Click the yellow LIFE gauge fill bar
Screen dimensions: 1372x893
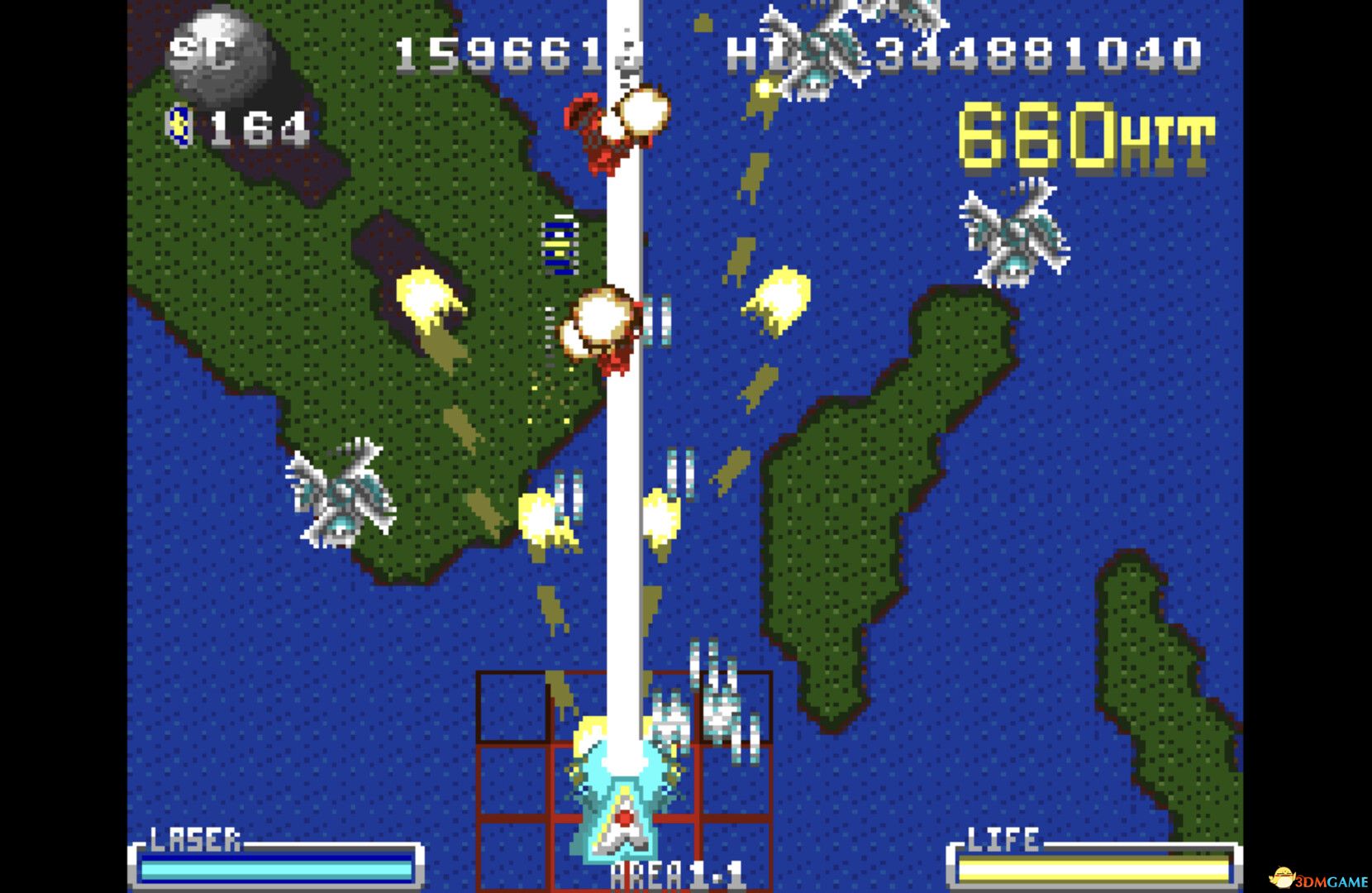(1091, 870)
